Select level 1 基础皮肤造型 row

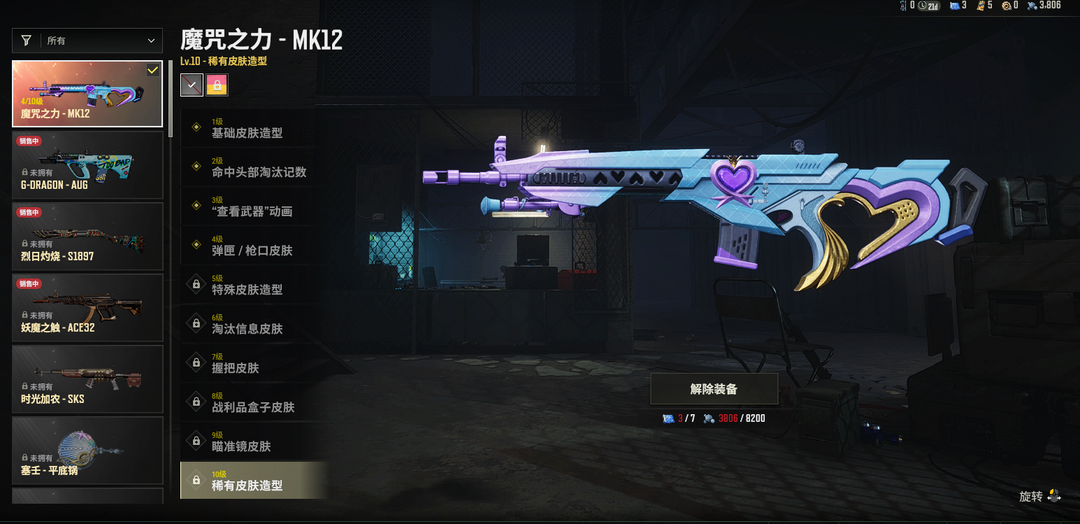(253, 129)
